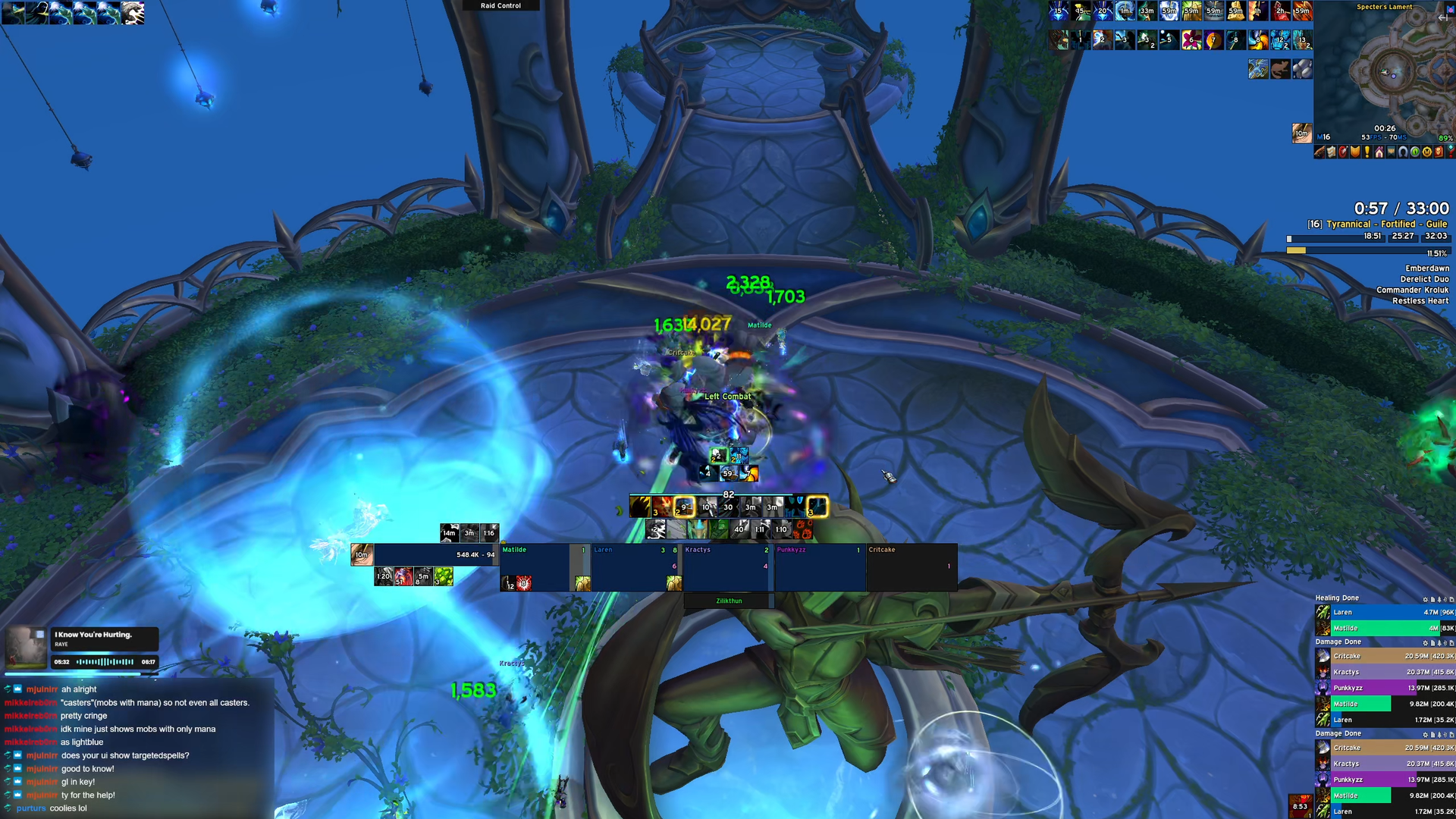Click the brown cat silhouette icon

[1280, 70]
